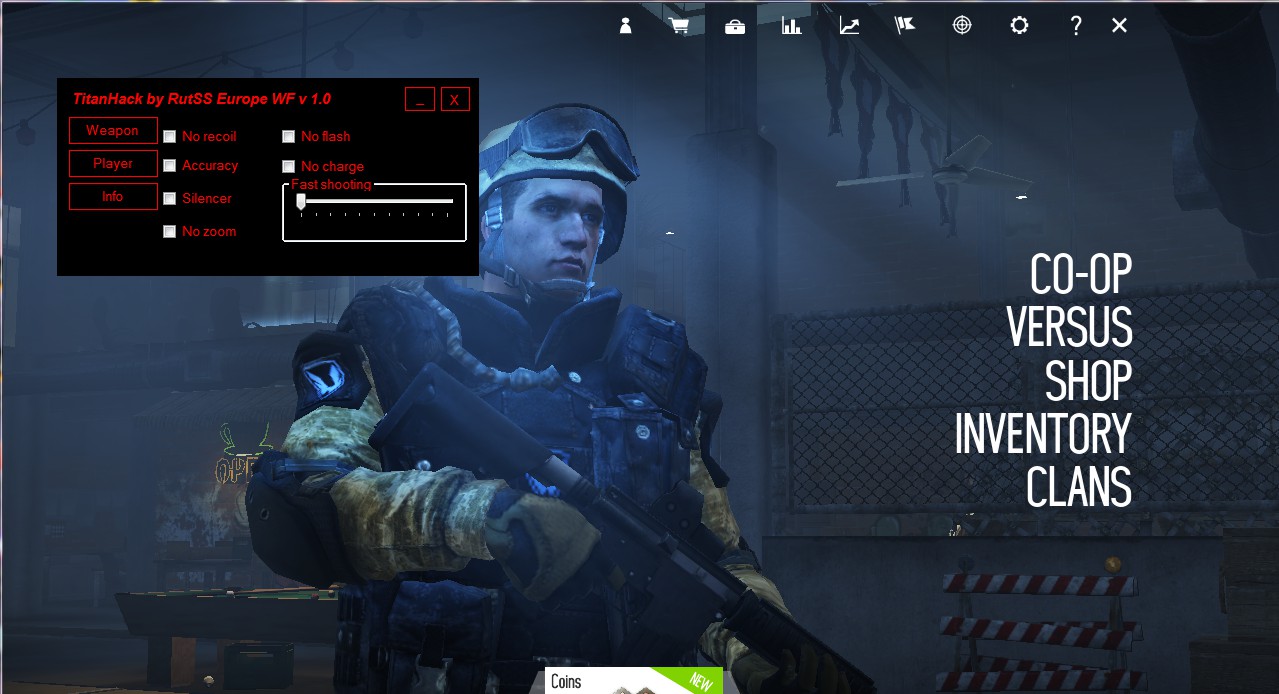Choose the CLANS menu entry
This screenshot has height=694, width=1279.
point(1079,487)
